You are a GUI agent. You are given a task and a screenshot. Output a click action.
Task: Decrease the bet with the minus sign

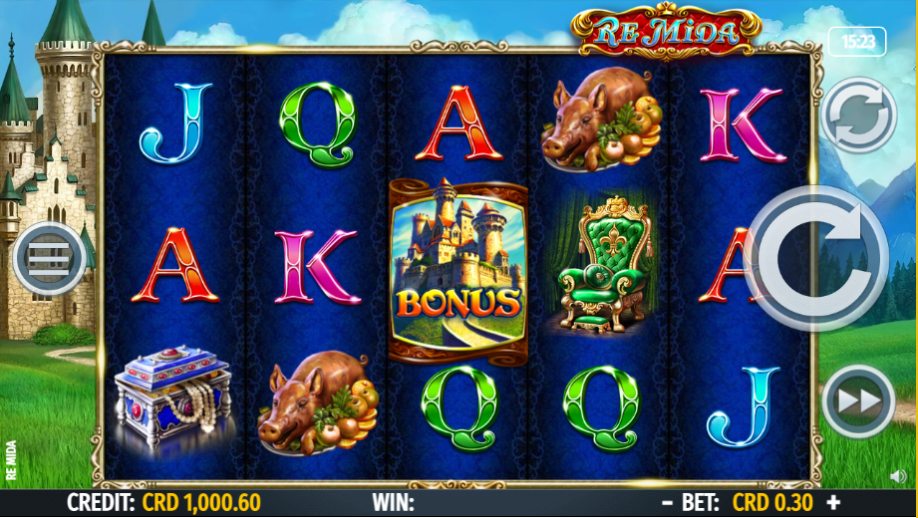point(667,502)
